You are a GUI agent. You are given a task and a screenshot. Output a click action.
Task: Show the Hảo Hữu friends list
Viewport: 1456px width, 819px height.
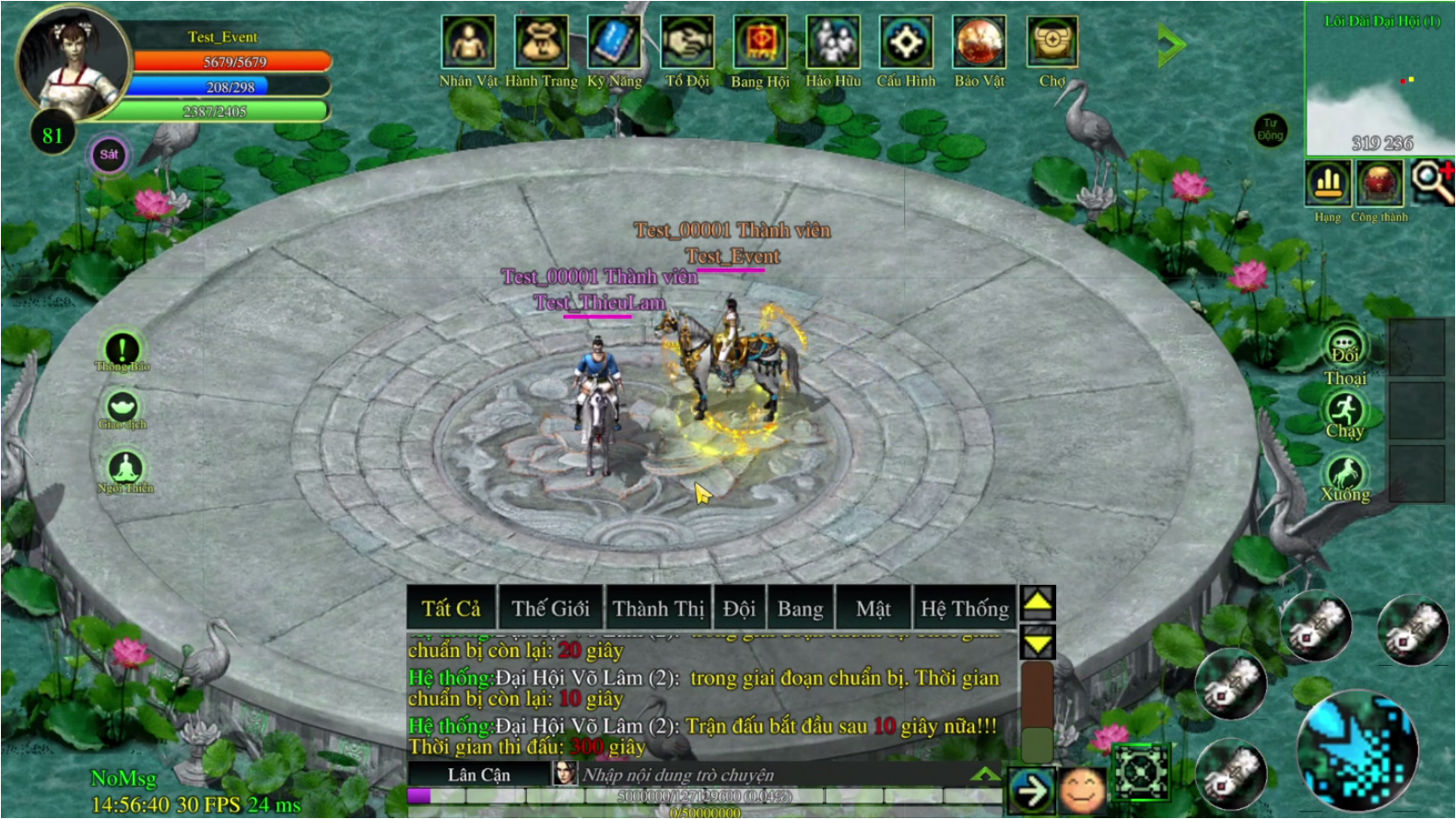coord(833,43)
